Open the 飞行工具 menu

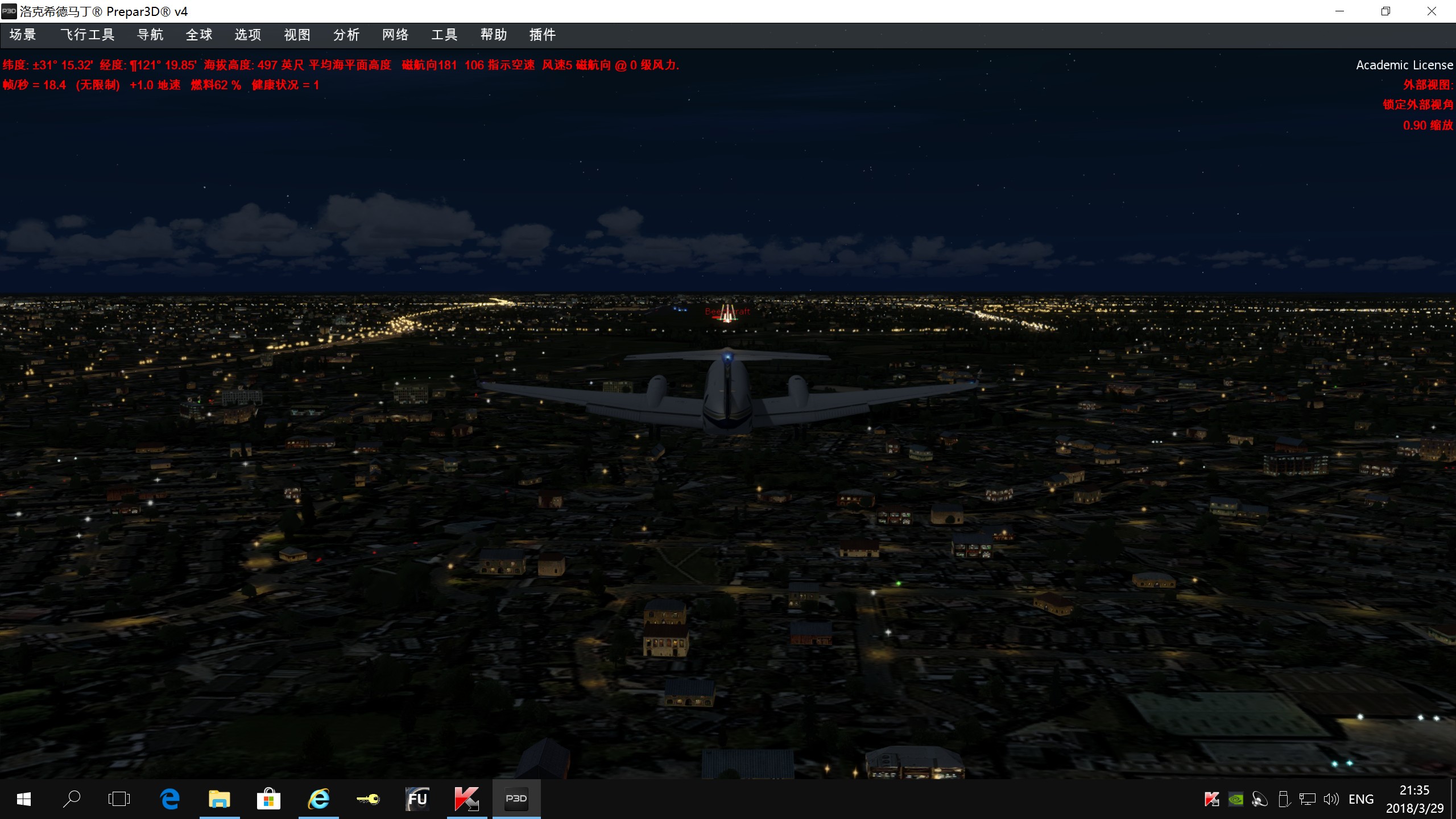coord(88,35)
